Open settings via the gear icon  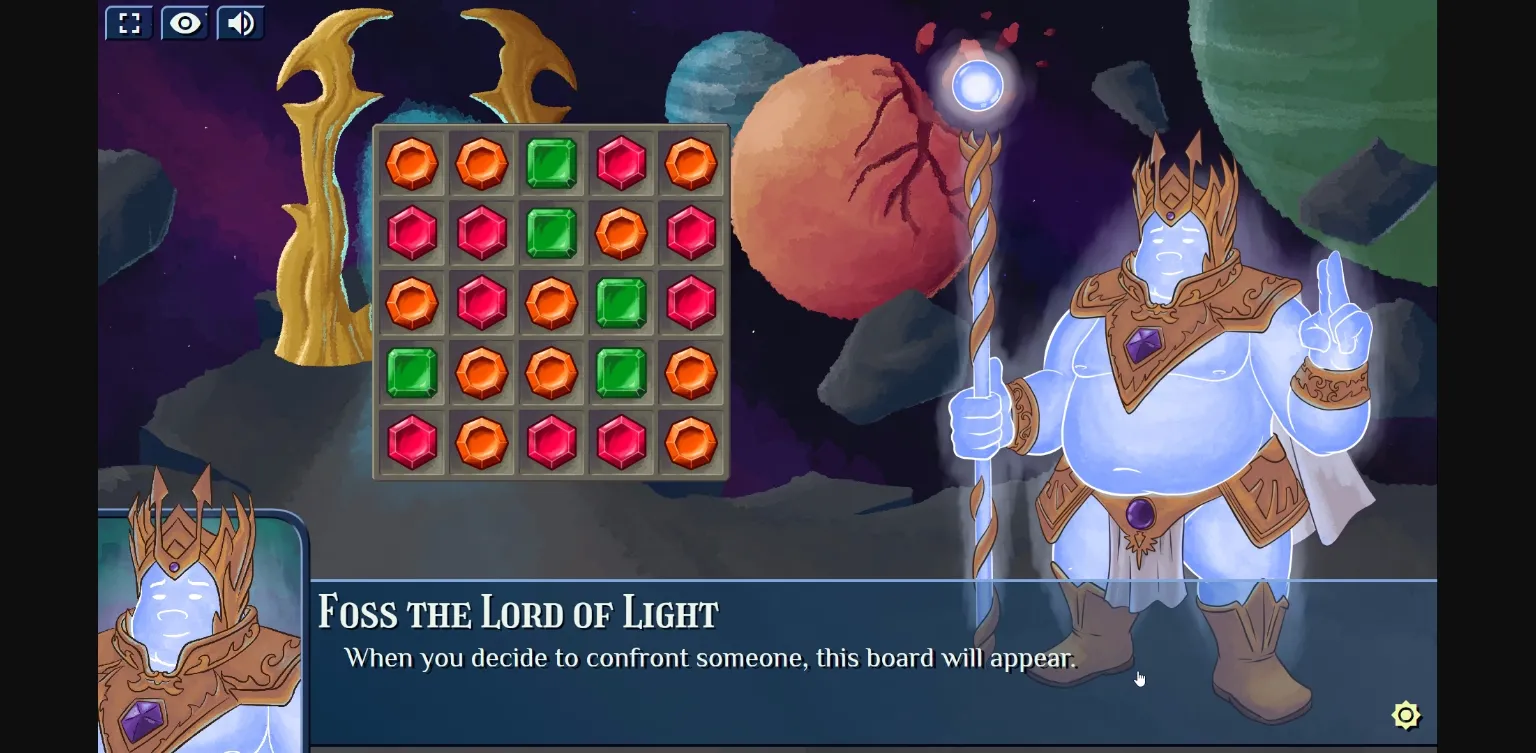(x=1406, y=716)
